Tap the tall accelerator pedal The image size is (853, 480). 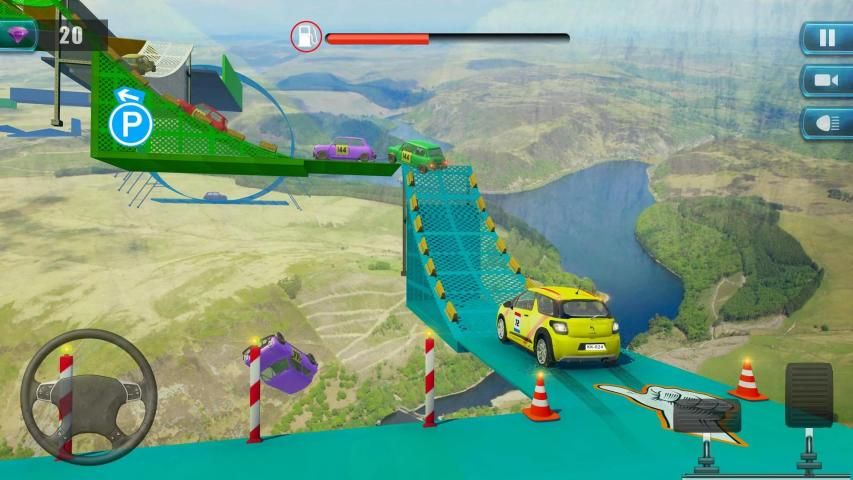click(x=808, y=394)
